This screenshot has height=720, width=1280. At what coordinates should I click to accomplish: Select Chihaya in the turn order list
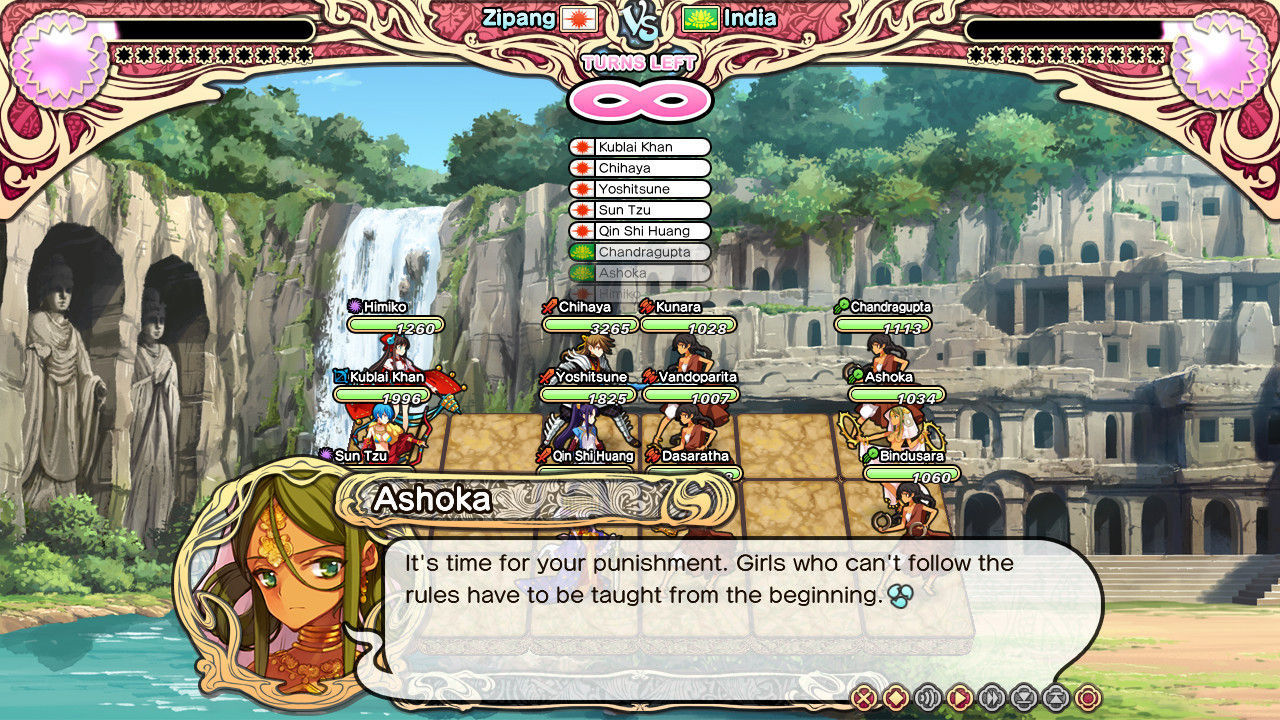click(x=639, y=167)
